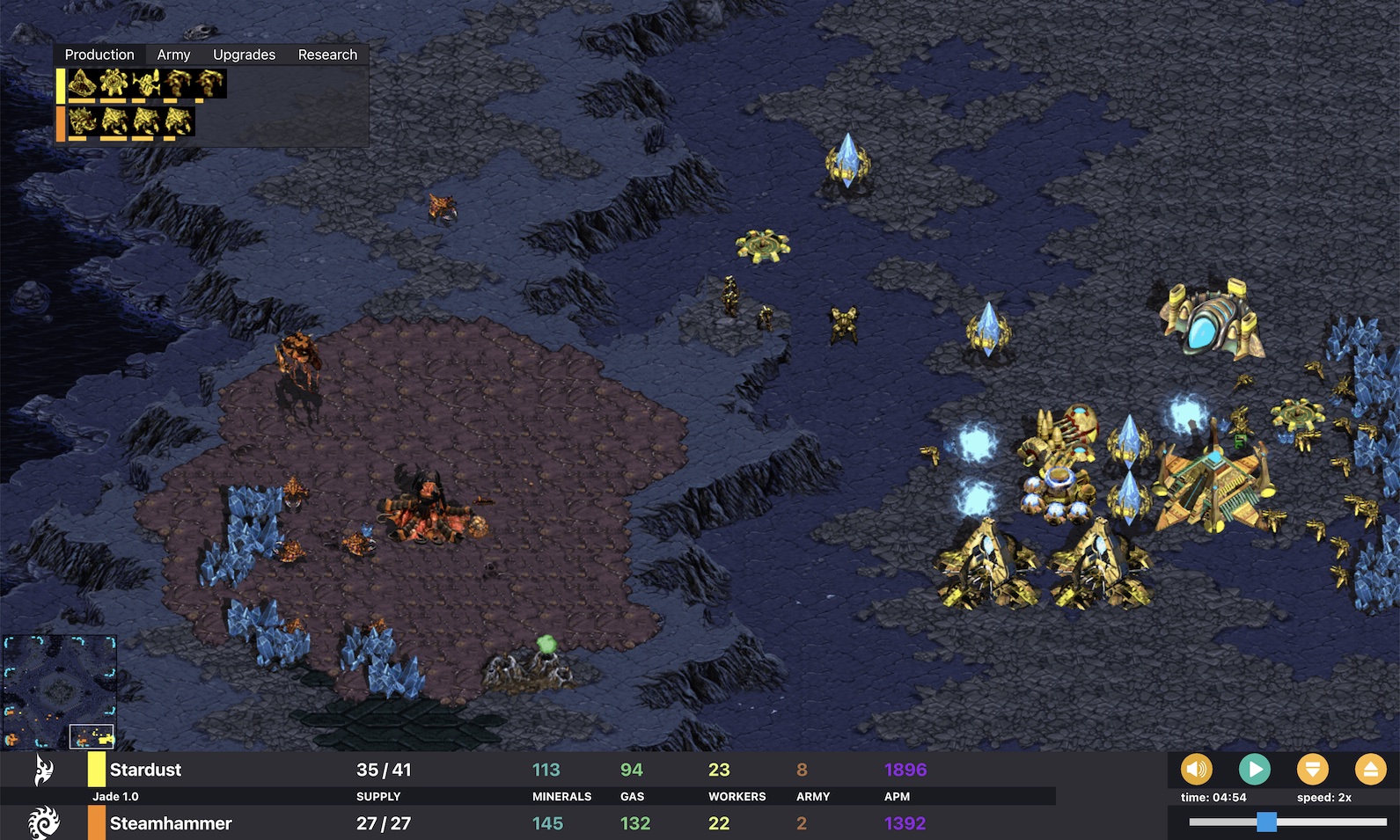Viewport: 1400px width, 840px height.
Task: Open the Upgrades tab
Action: [x=244, y=55]
